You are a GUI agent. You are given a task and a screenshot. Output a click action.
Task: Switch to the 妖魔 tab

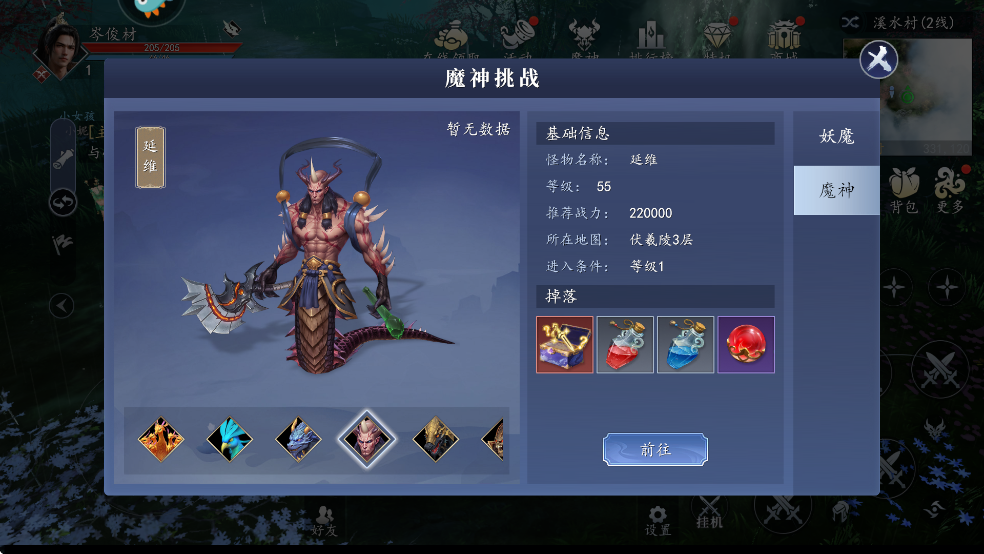coord(836,137)
